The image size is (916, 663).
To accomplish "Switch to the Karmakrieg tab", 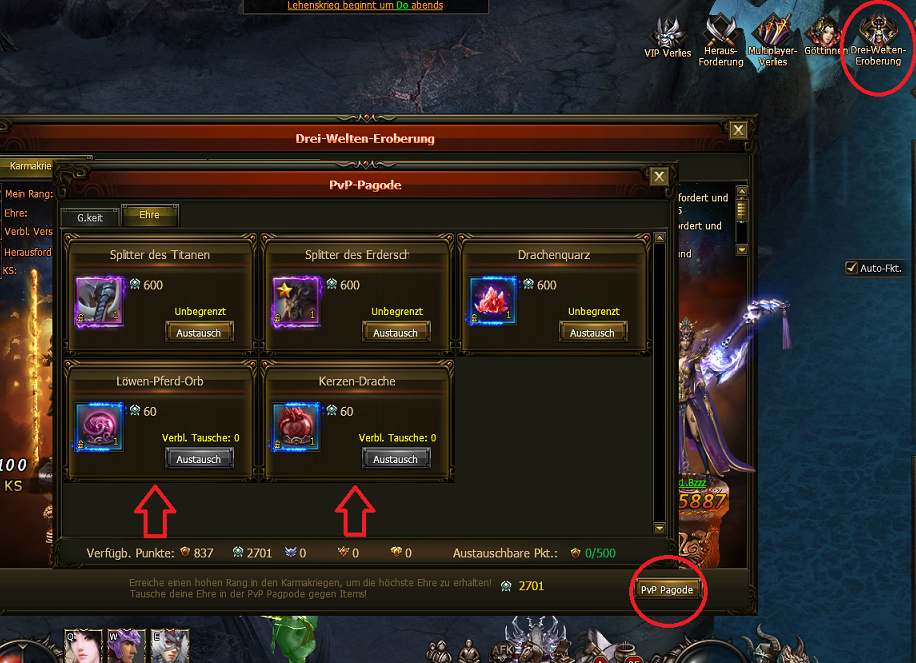I will 30,166.
